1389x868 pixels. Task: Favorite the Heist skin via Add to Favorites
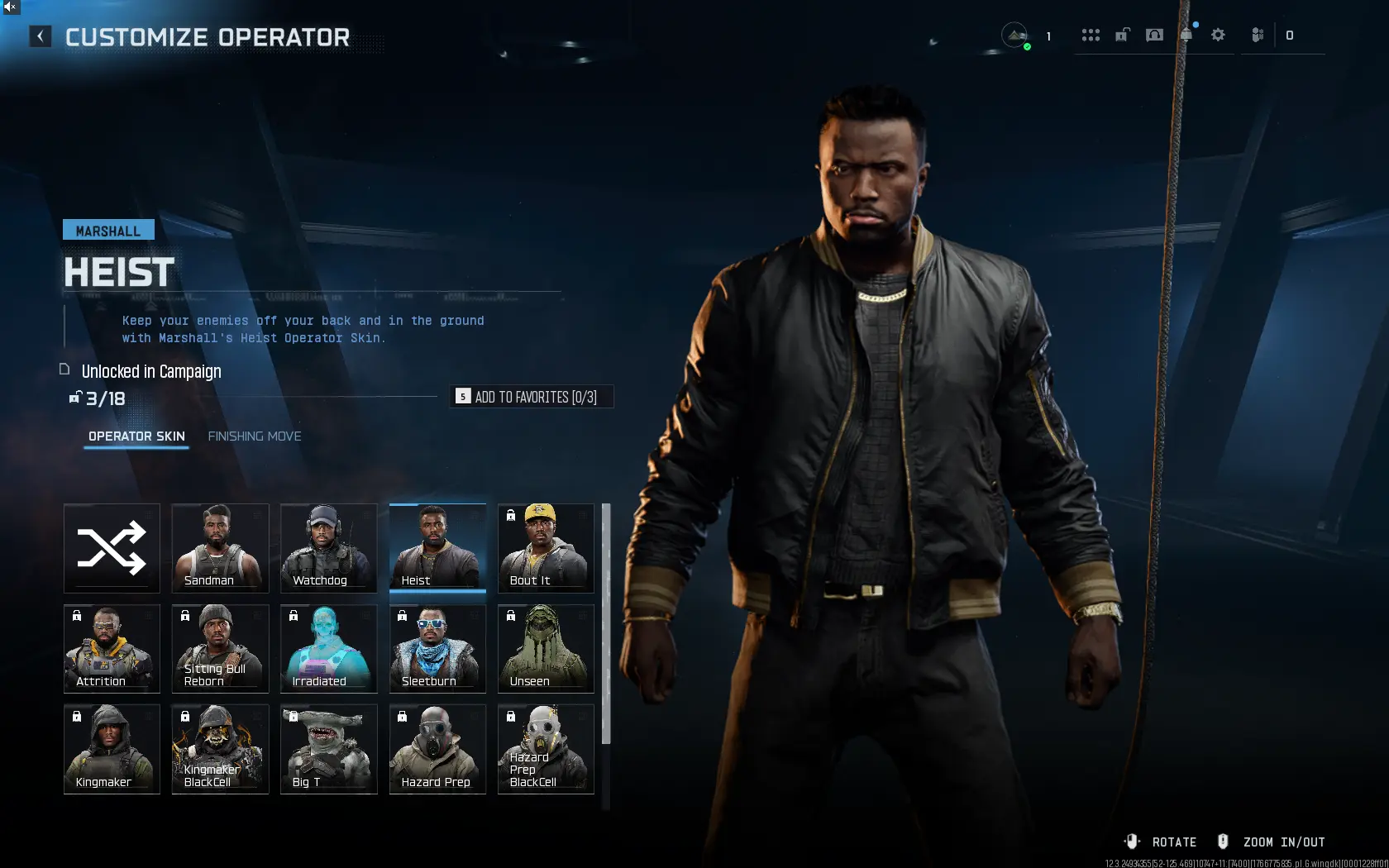coord(532,396)
